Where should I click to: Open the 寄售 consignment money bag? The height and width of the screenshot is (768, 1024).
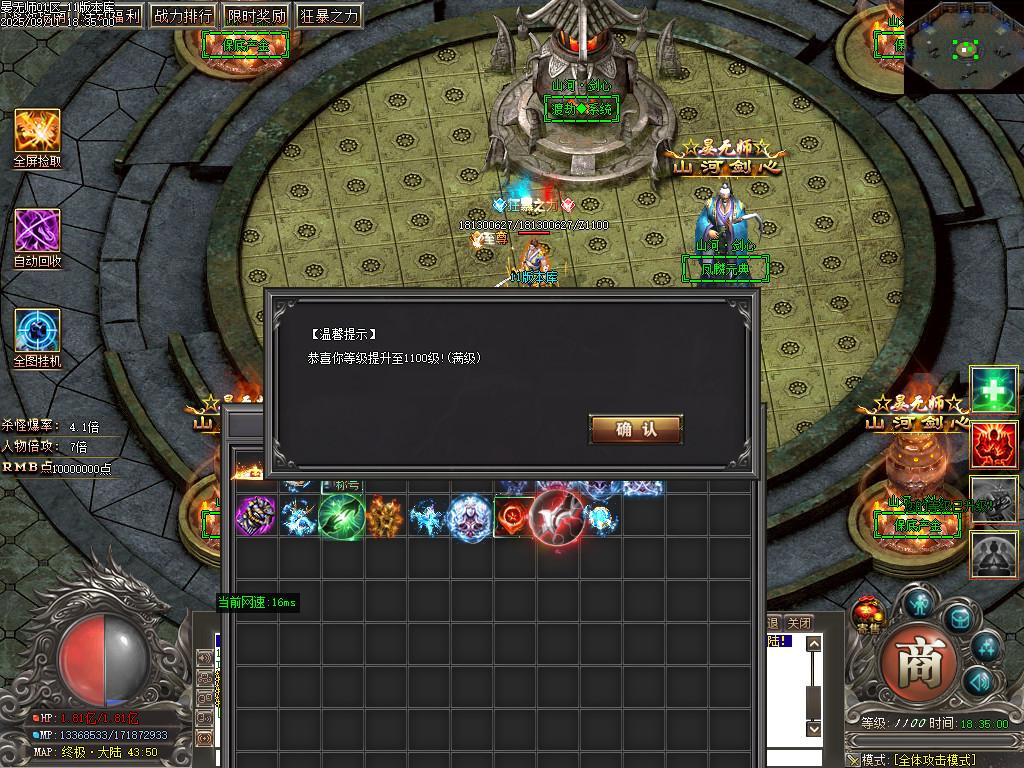(869, 613)
